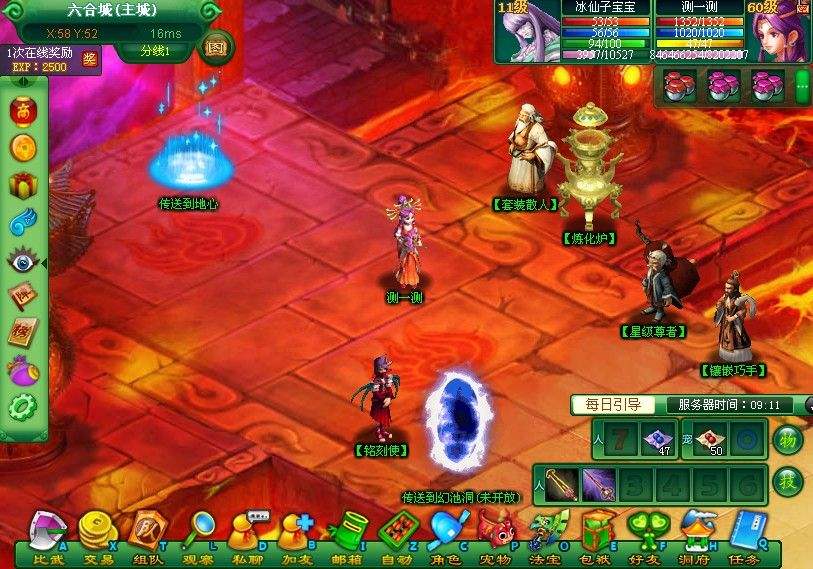This screenshot has width=813, height=569.
Task: Activate the purple lightning skill slot
Action: [x=599, y=484]
